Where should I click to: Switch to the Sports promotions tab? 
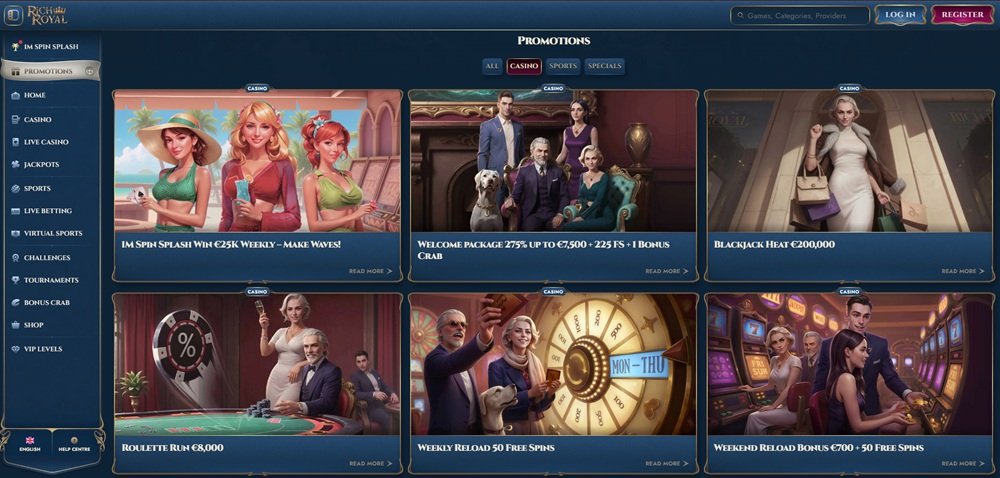coord(563,66)
